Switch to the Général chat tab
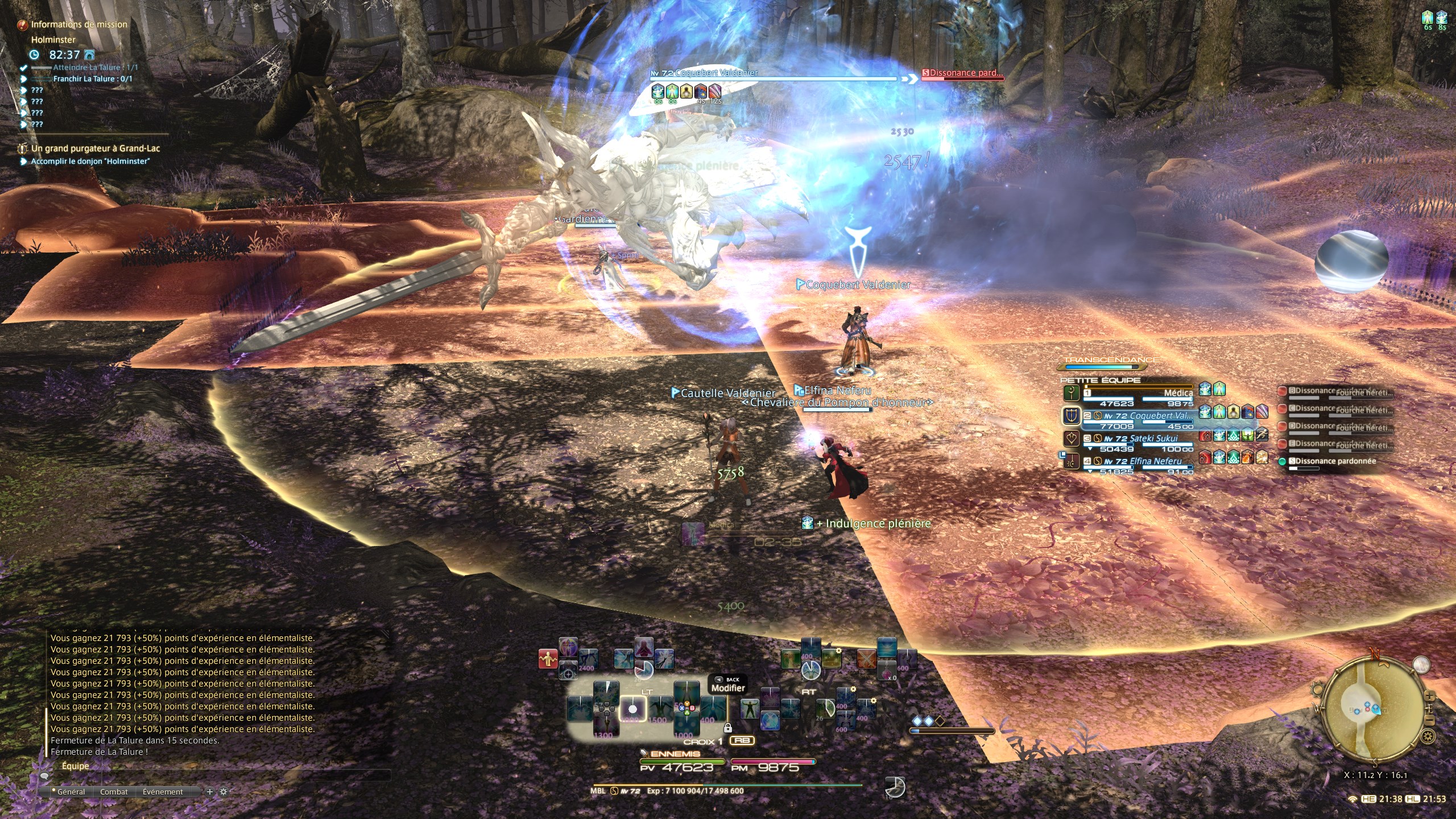This screenshot has width=1456, height=819. click(71, 792)
